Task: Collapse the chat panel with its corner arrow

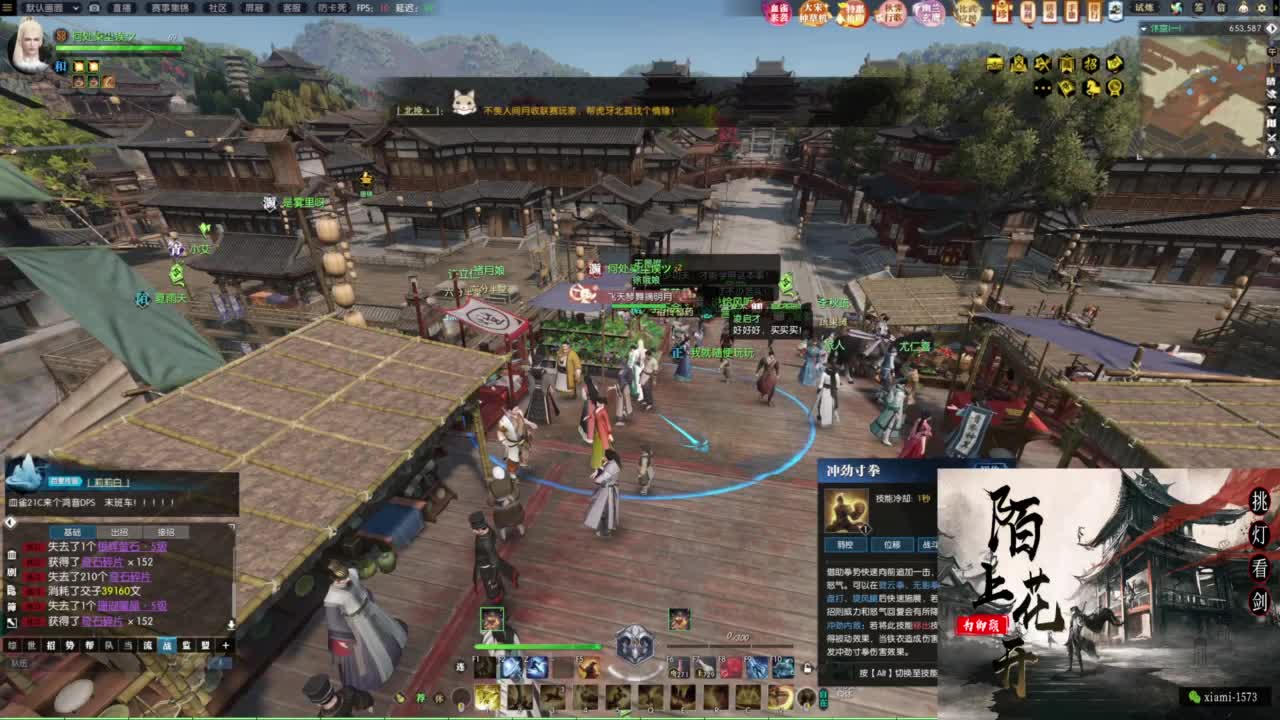Action: (9, 520)
